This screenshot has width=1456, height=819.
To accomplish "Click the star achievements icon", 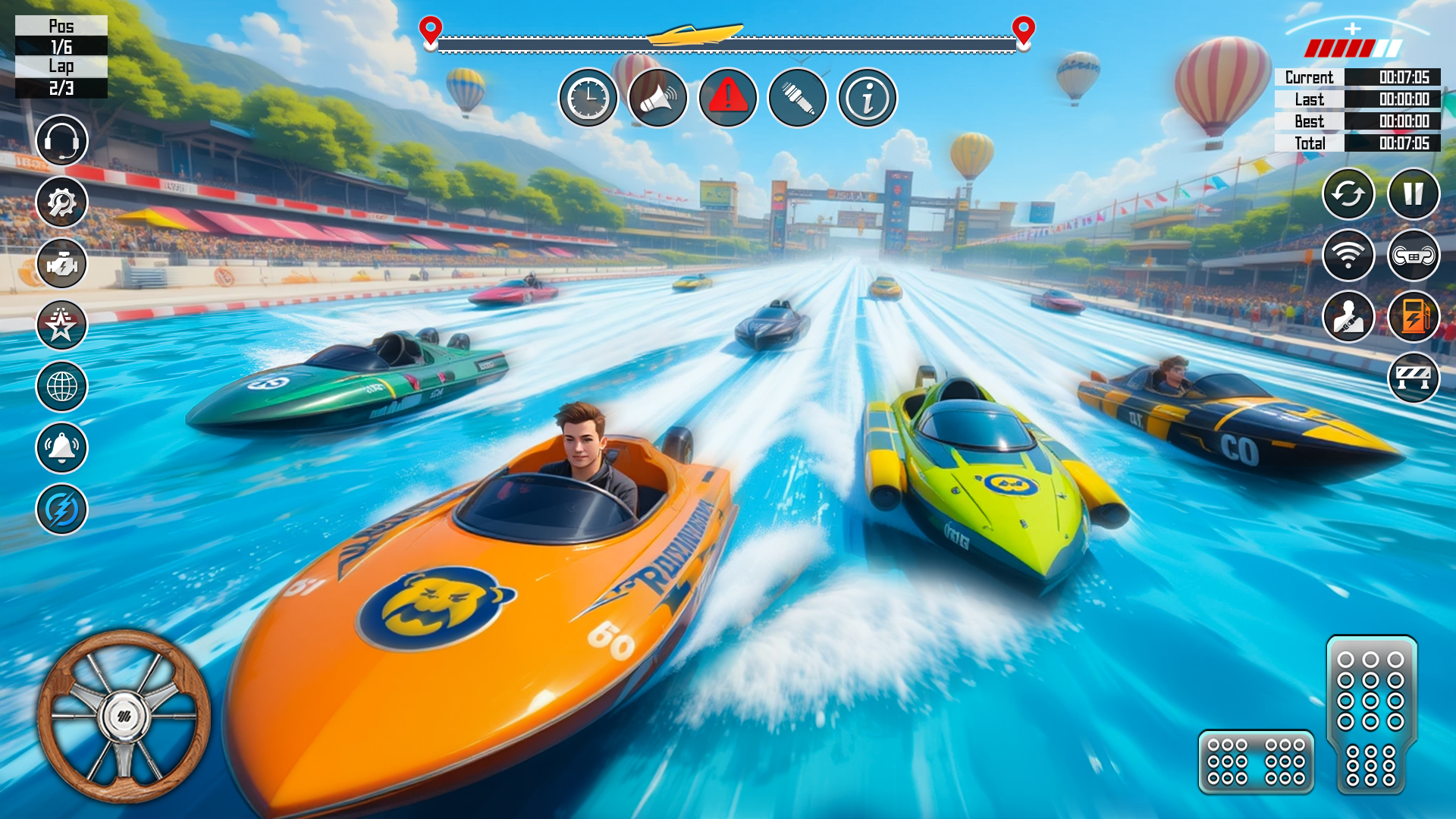I will [x=61, y=325].
